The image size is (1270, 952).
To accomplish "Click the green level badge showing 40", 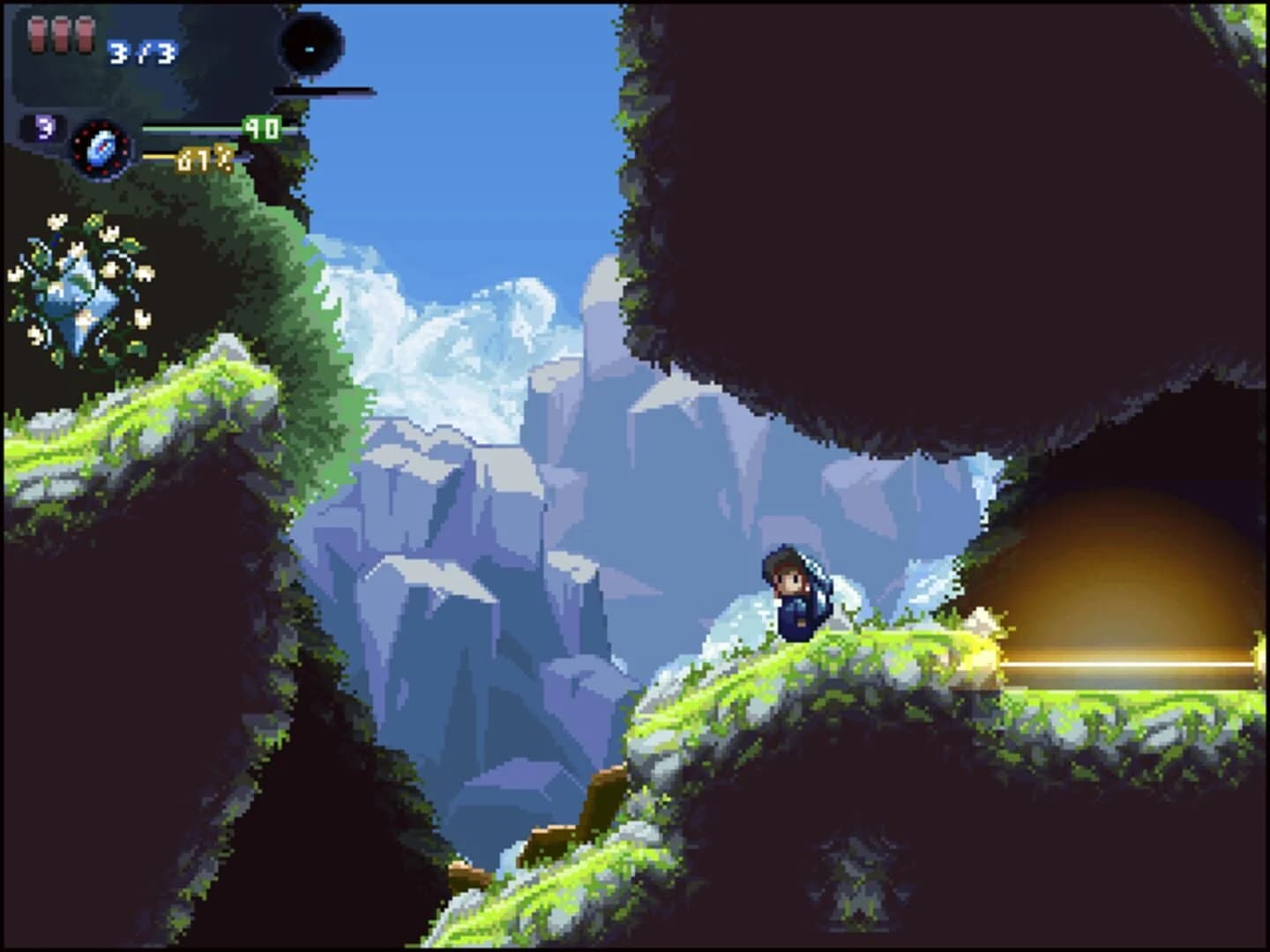I will click(x=261, y=129).
